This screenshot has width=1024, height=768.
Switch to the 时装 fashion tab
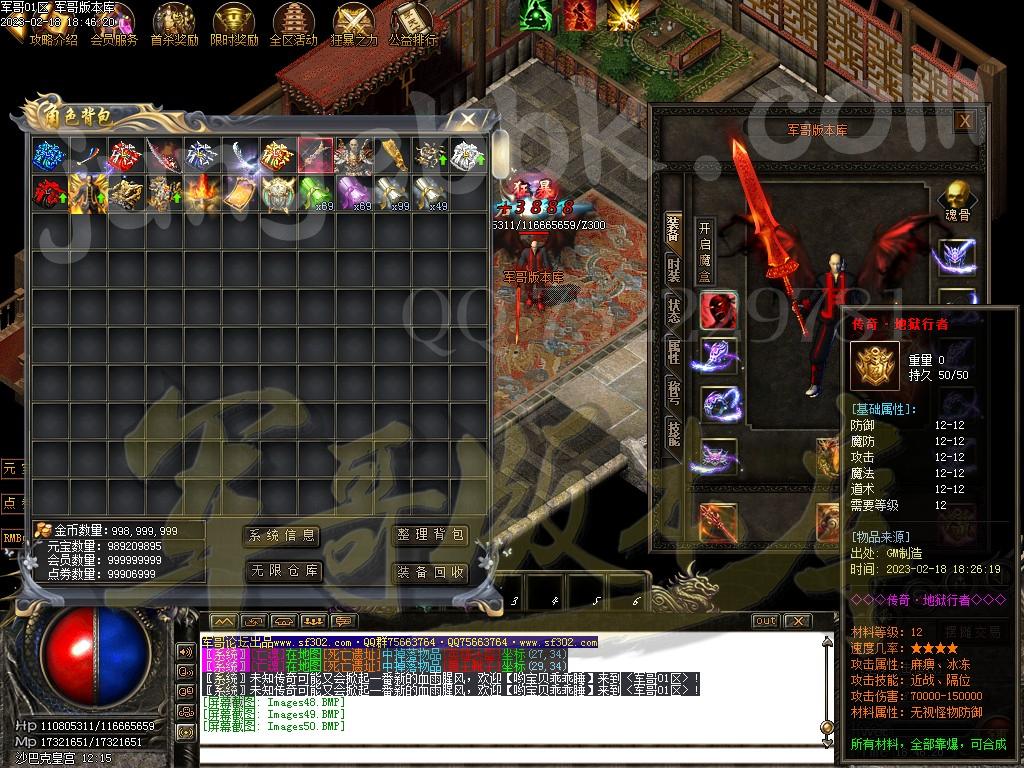674,270
